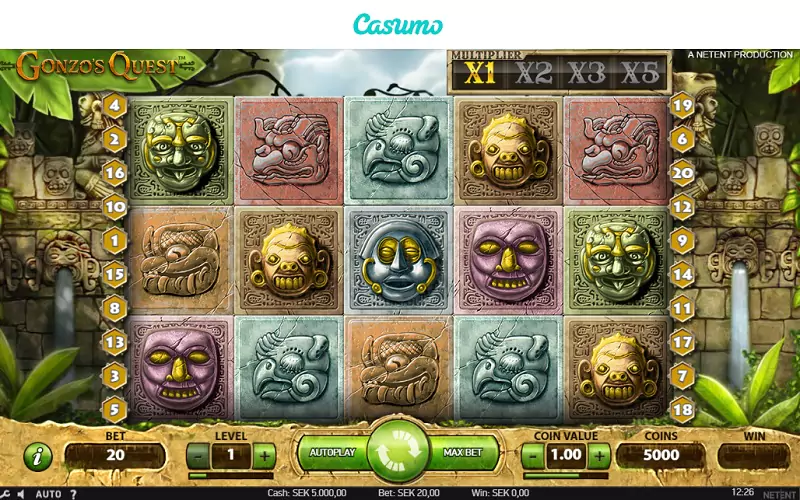Image resolution: width=800 pixels, height=500 pixels.
Task: Start Autoplay mode
Action: [332, 453]
